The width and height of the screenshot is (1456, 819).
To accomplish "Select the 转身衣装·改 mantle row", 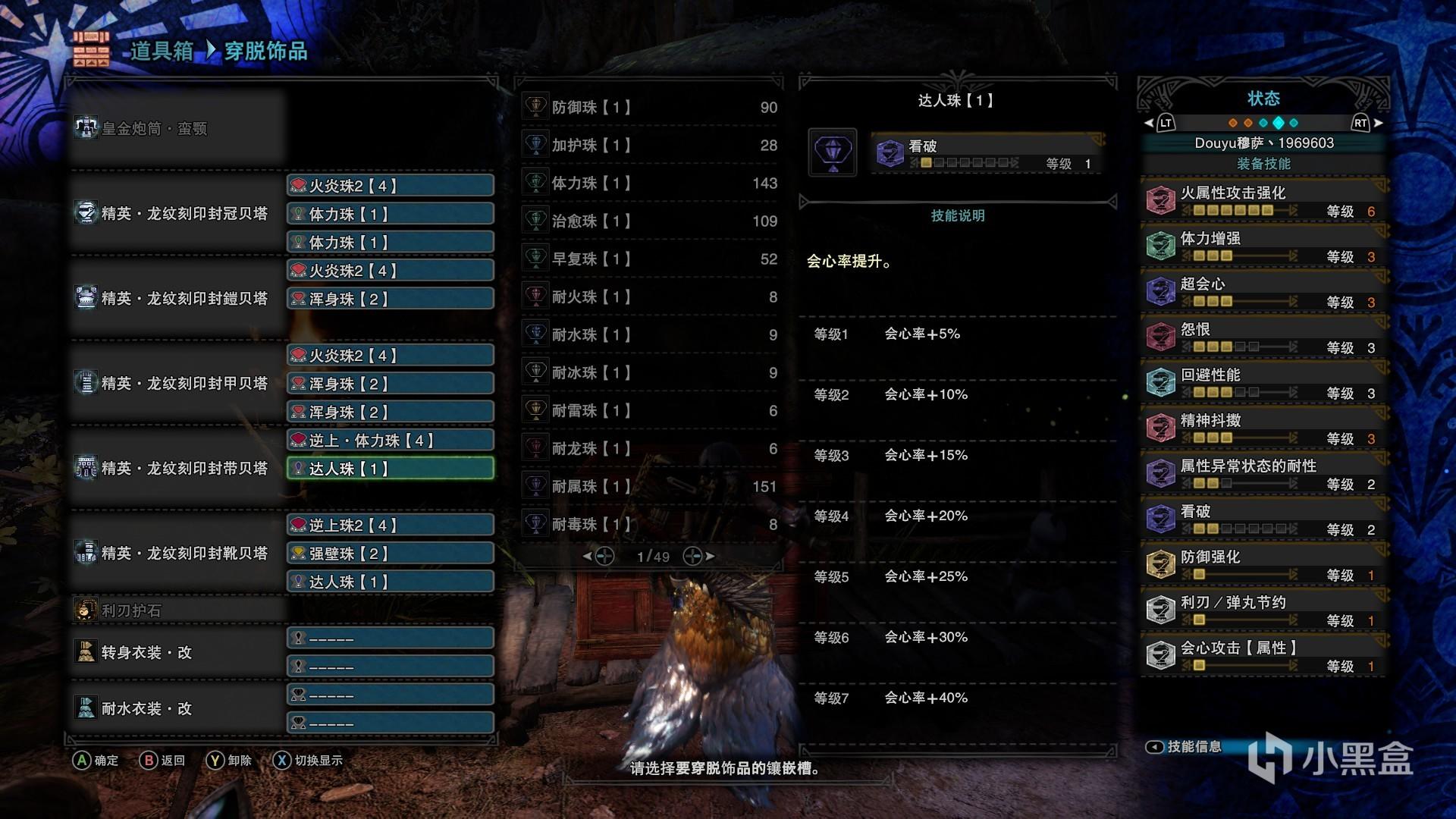I will pyautogui.click(x=176, y=652).
